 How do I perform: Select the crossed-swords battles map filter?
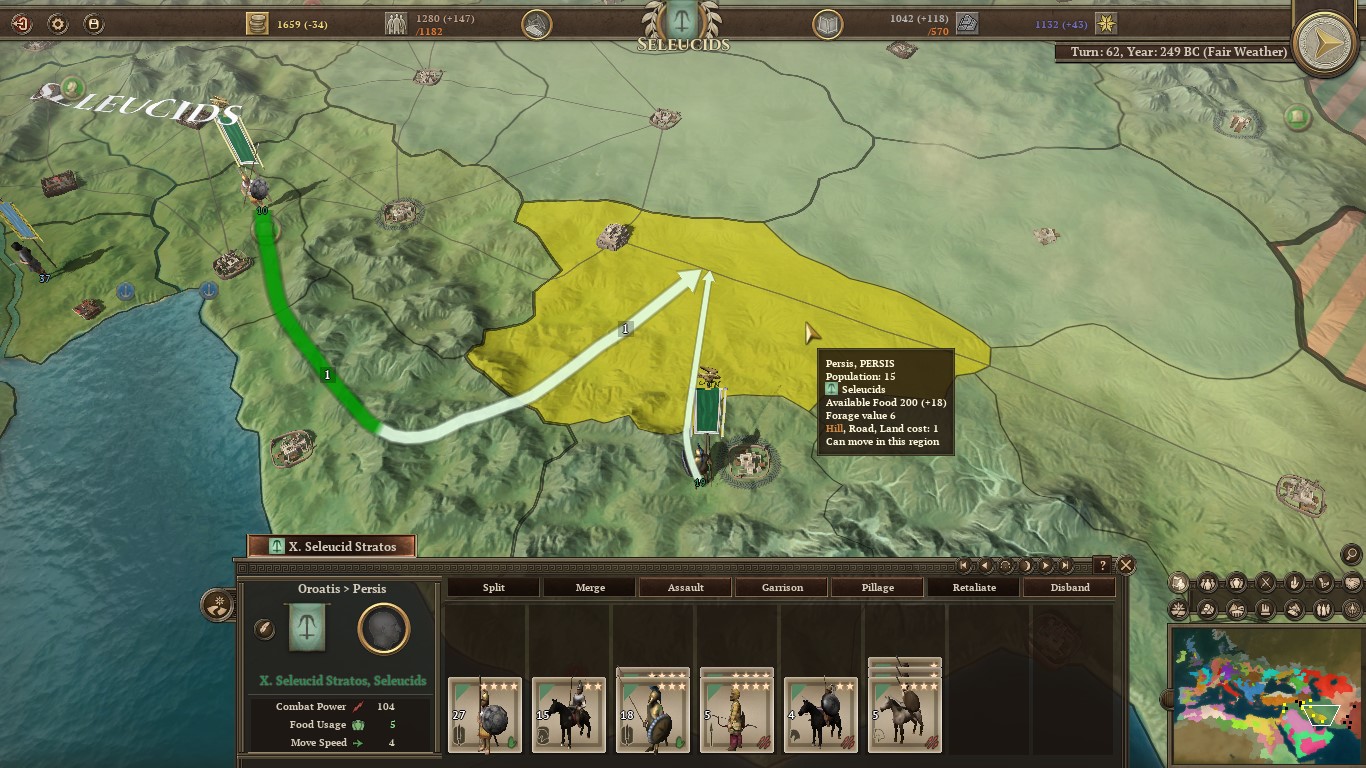tap(1266, 583)
